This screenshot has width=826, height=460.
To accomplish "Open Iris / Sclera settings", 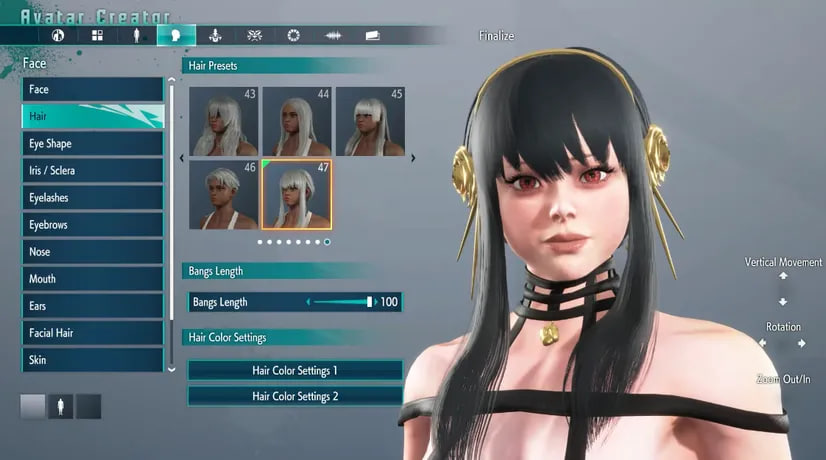I will pos(92,170).
